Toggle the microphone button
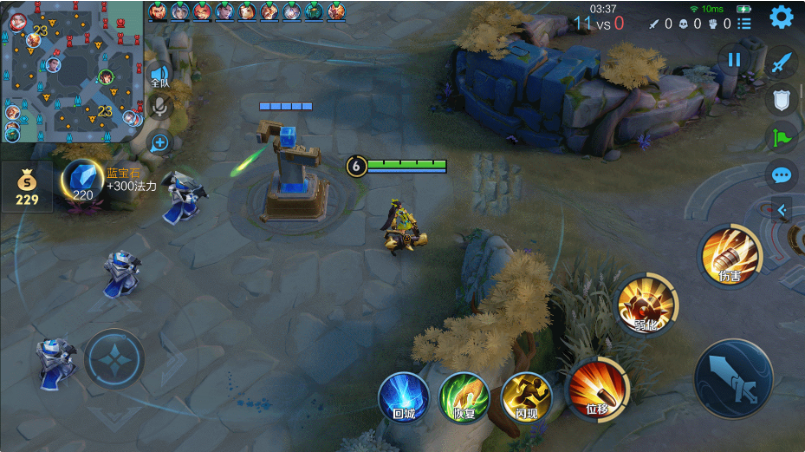 click(x=159, y=108)
